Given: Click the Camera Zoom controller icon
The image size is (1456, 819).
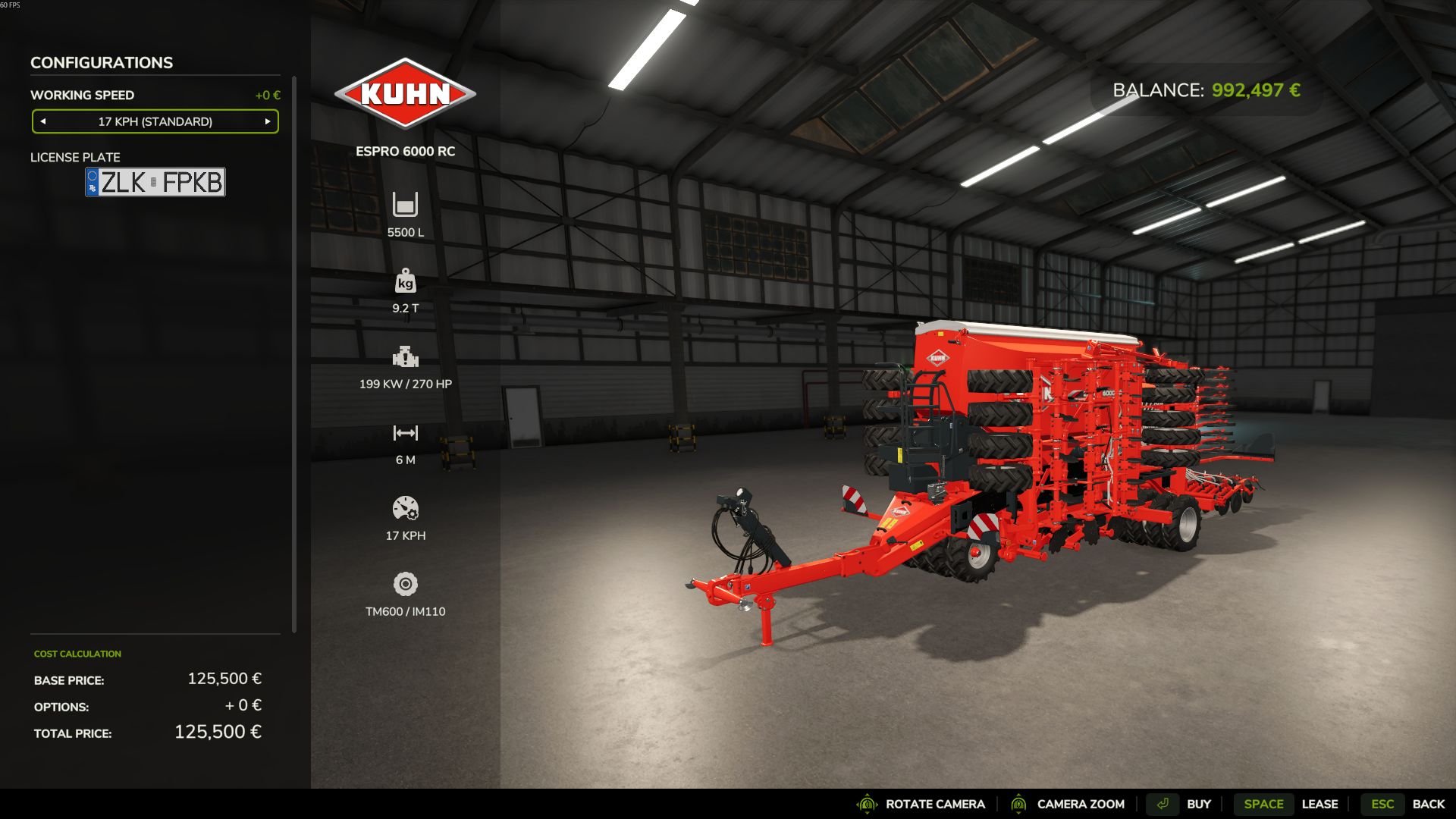Looking at the screenshot, I should click(1020, 804).
